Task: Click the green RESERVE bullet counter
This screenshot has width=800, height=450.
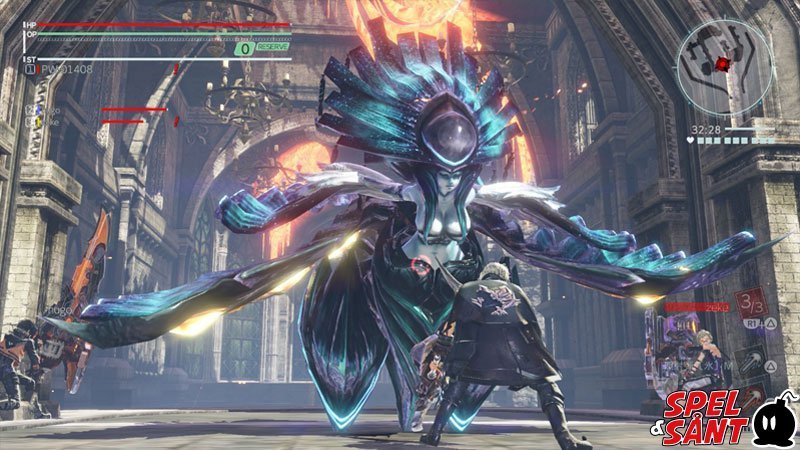Action: [262, 47]
